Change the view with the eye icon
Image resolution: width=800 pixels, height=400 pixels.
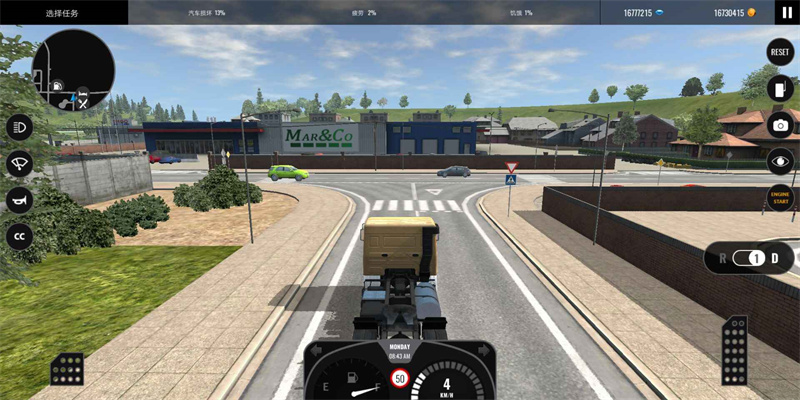coord(779,160)
